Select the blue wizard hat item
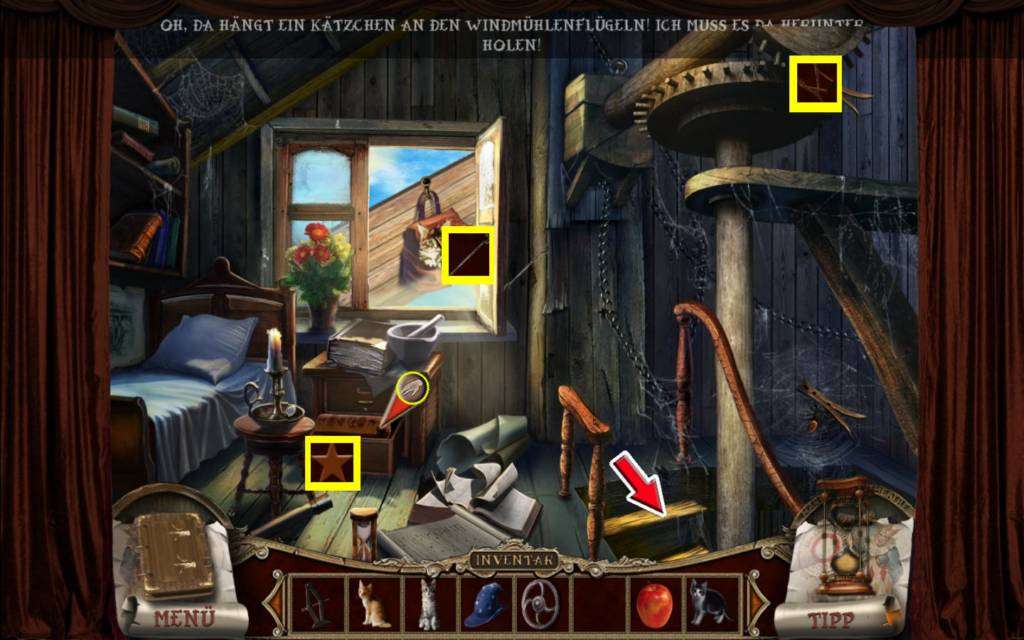The width and height of the screenshot is (1024, 640). [x=485, y=604]
